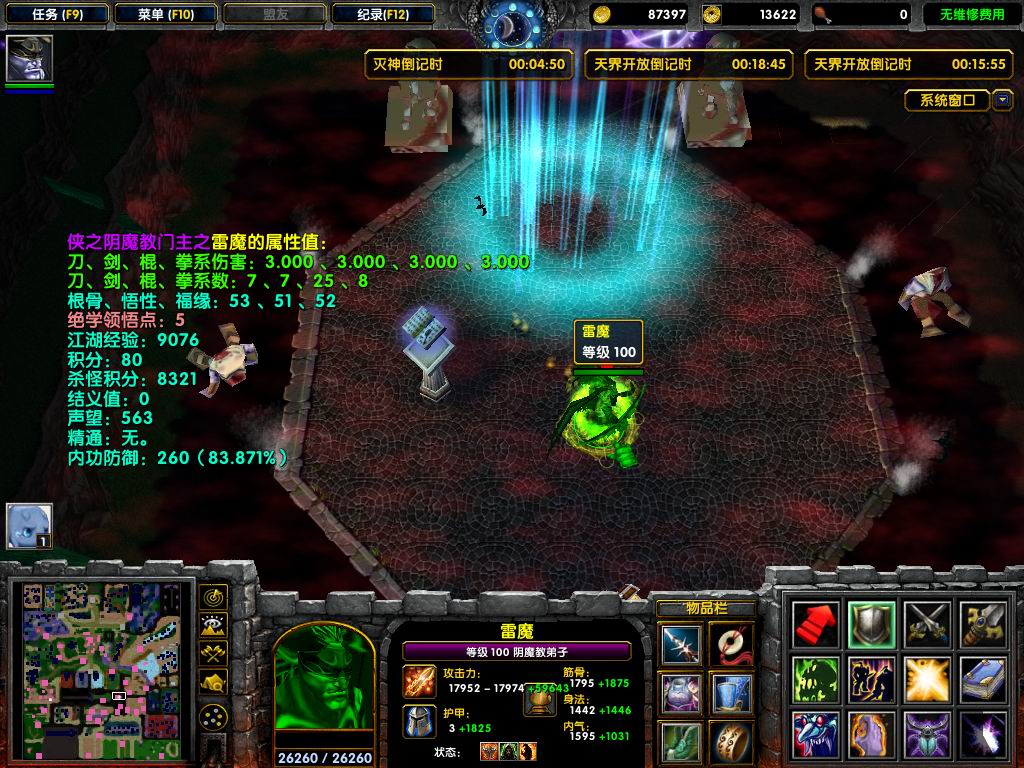Activate the green-bordered shield command
Screen dimensions: 1024x768
[x=871, y=625]
